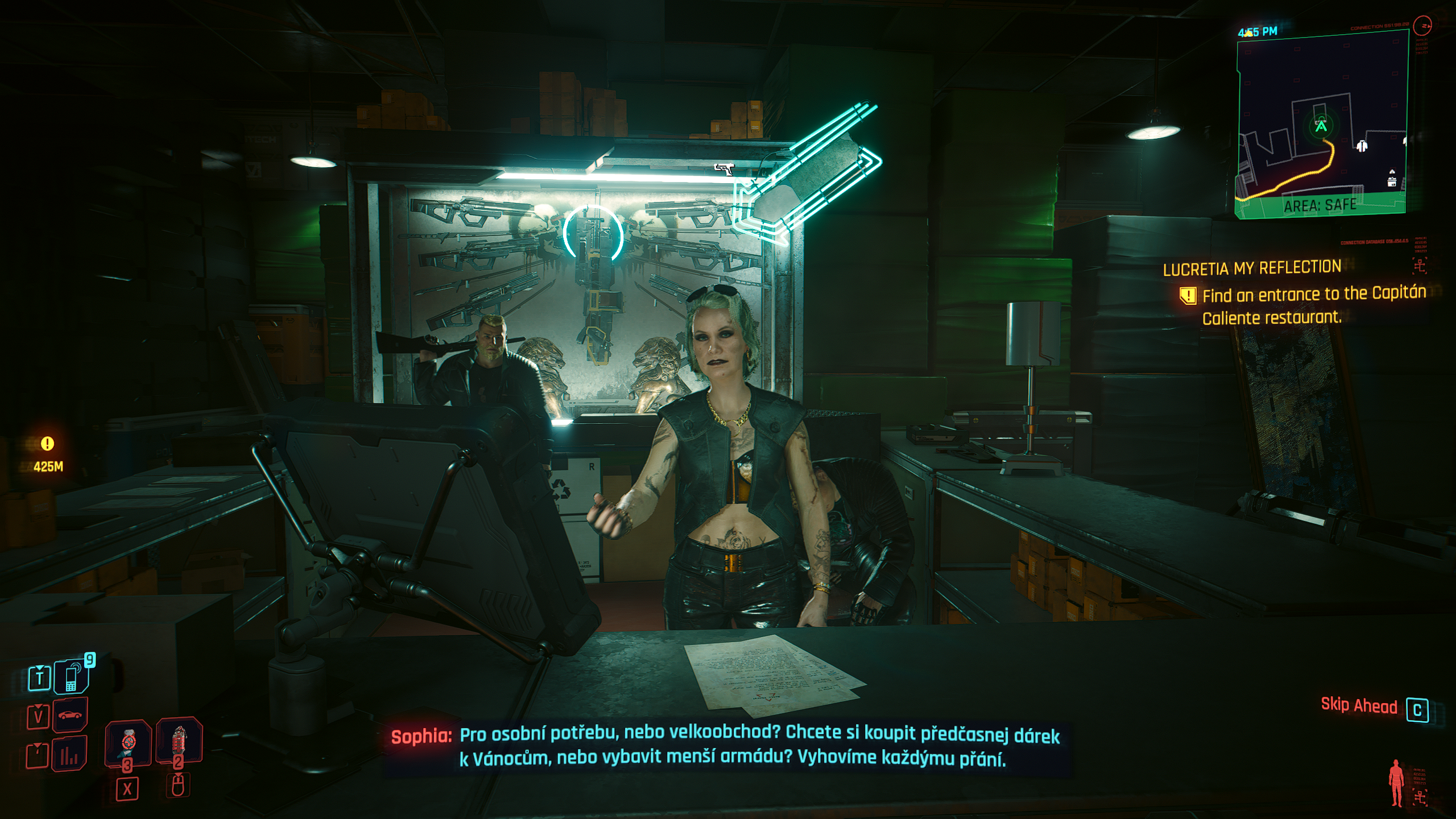
Task: Open the phone with 9 notifications
Action: tap(72, 677)
